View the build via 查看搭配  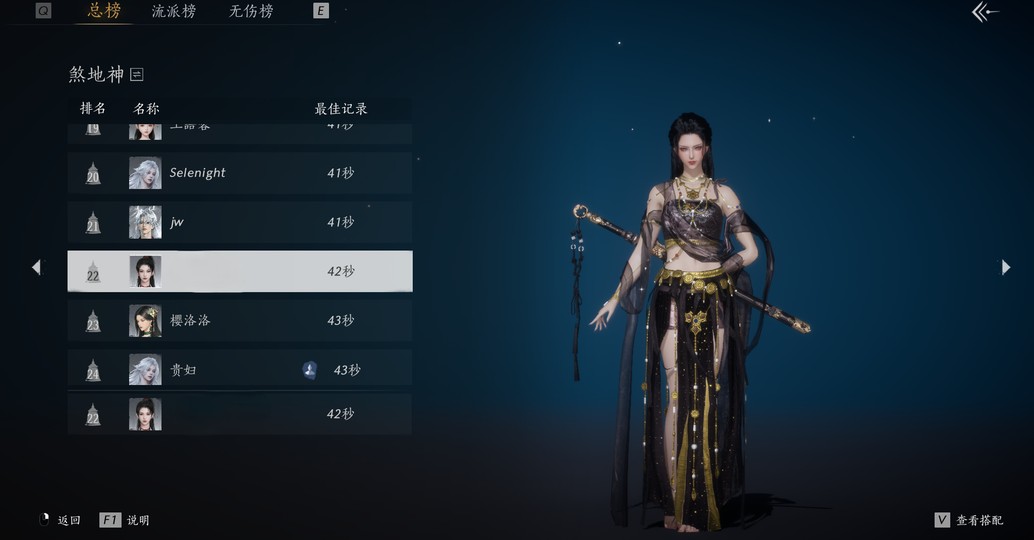coord(968,520)
